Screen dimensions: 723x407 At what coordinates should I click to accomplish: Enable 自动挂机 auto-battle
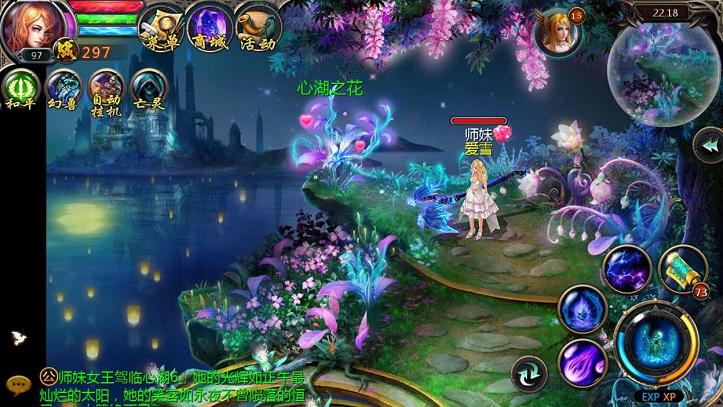[106, 88]
